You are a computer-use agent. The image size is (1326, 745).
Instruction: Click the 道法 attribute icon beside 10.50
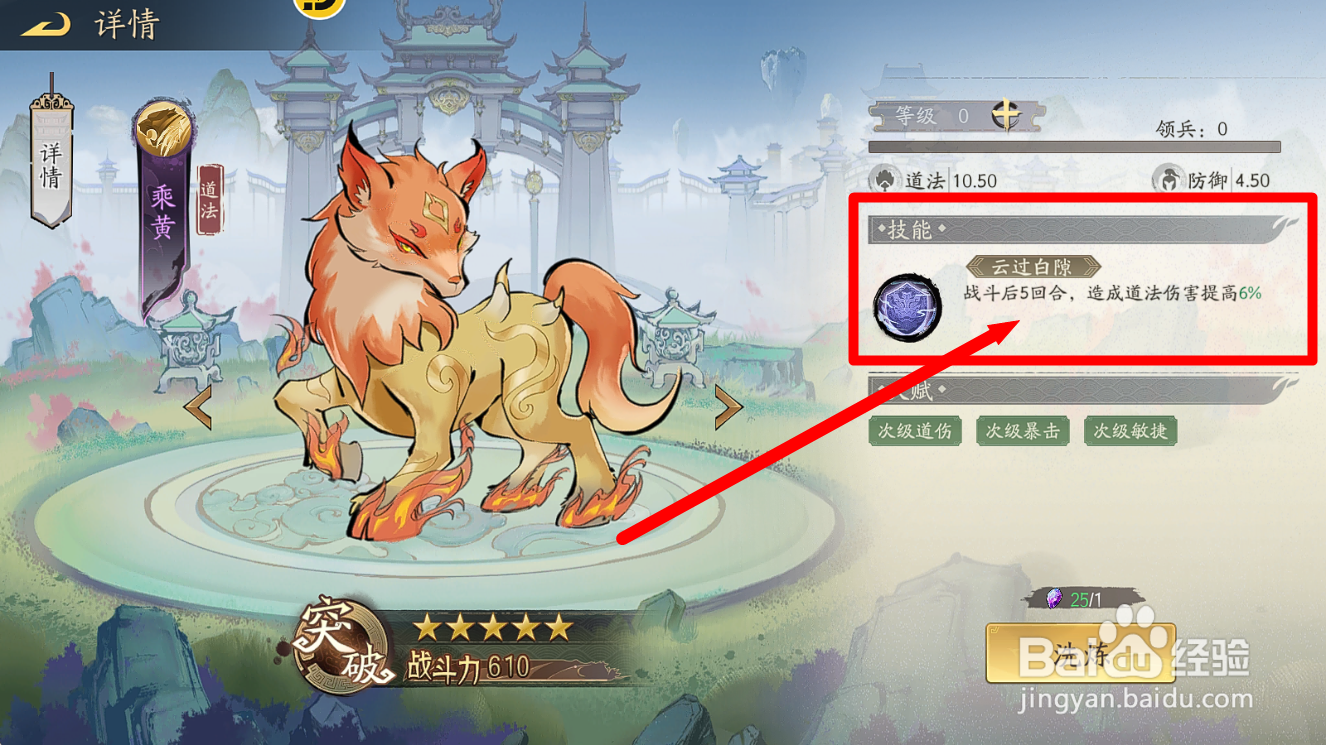(x=885, y=180)
